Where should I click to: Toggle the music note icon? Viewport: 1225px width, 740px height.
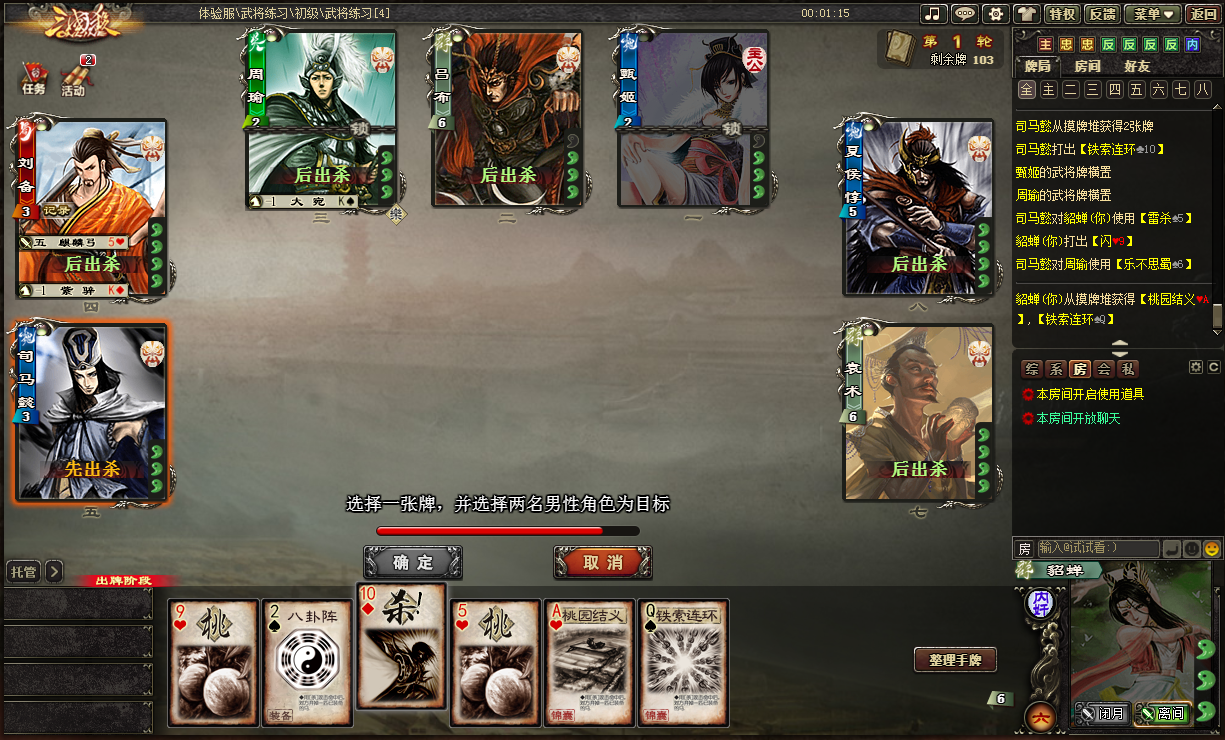point(934,14)
